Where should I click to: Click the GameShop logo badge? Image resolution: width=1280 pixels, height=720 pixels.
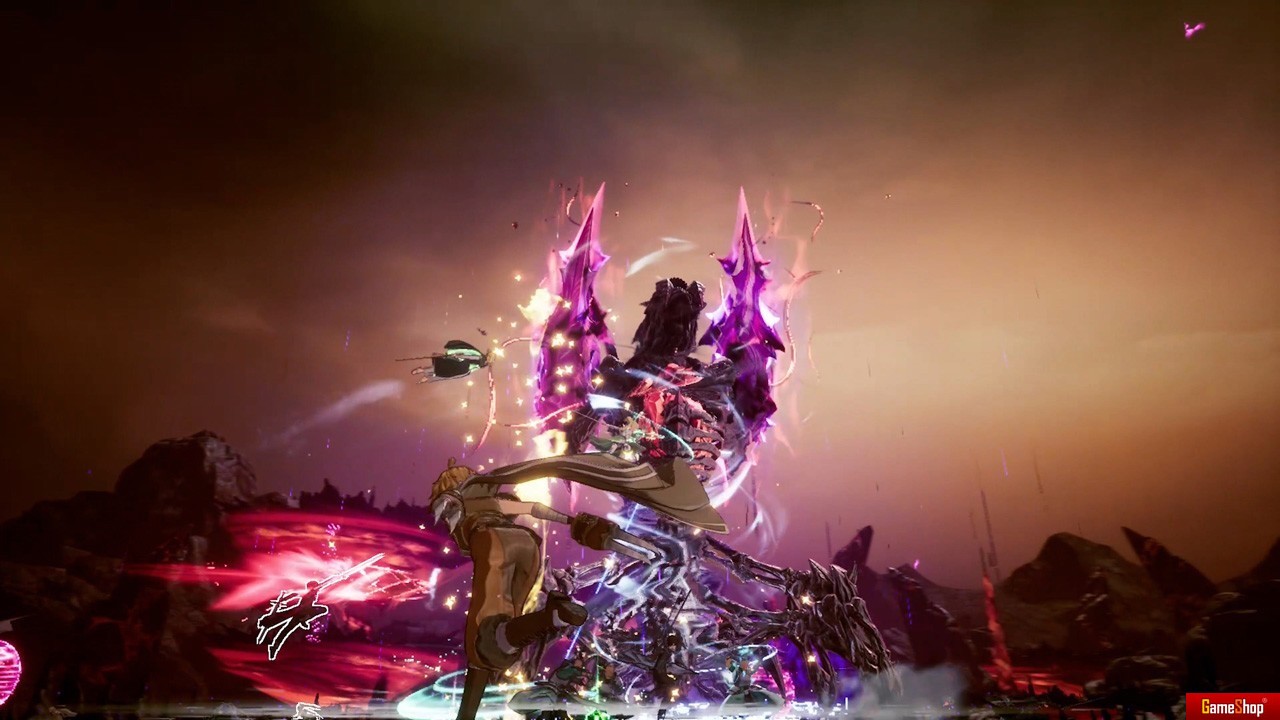[1232, 706]
